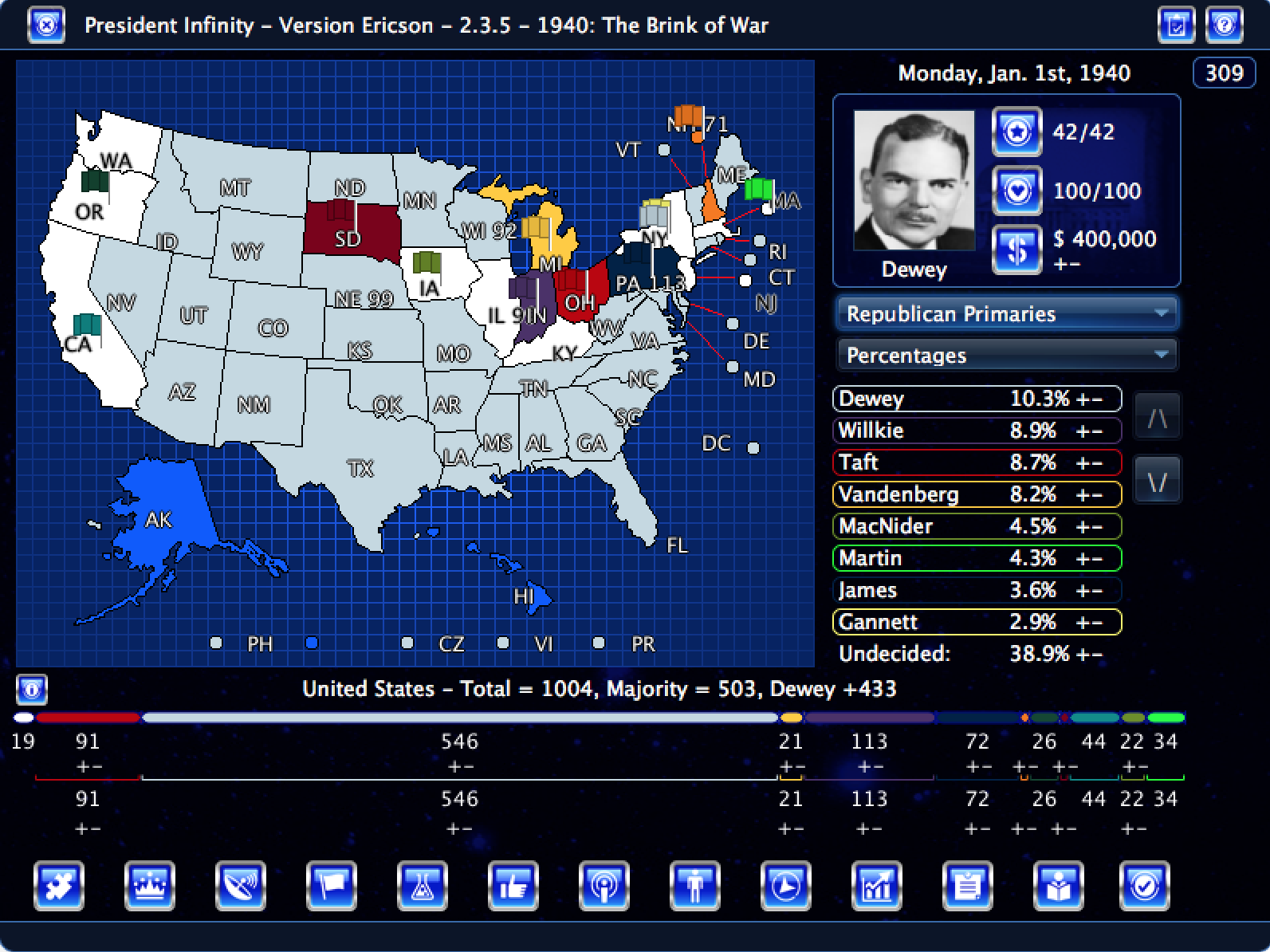Select Willkie from the candidate list

[917, 431]
